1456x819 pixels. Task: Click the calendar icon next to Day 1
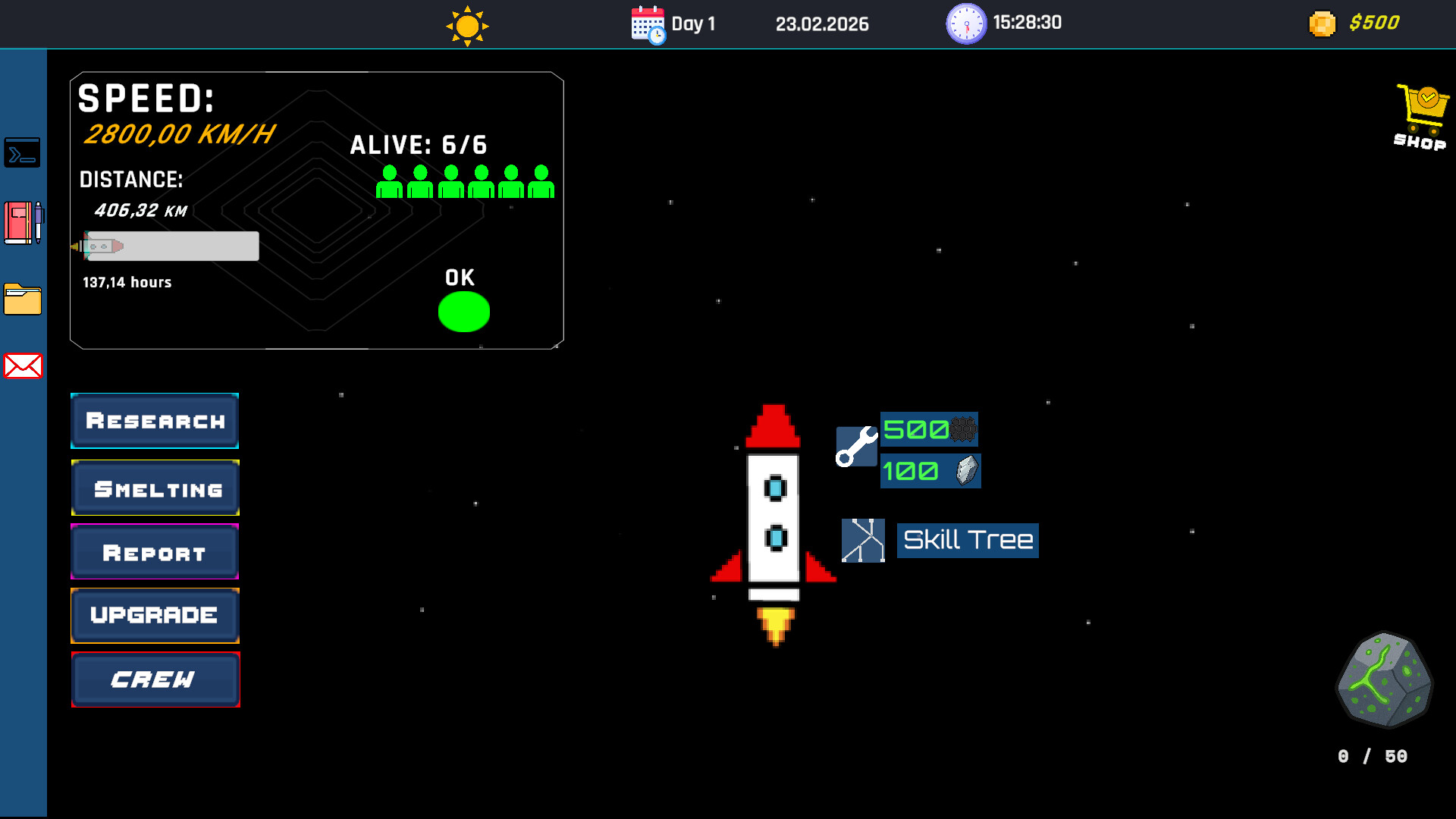pos(646,24)
